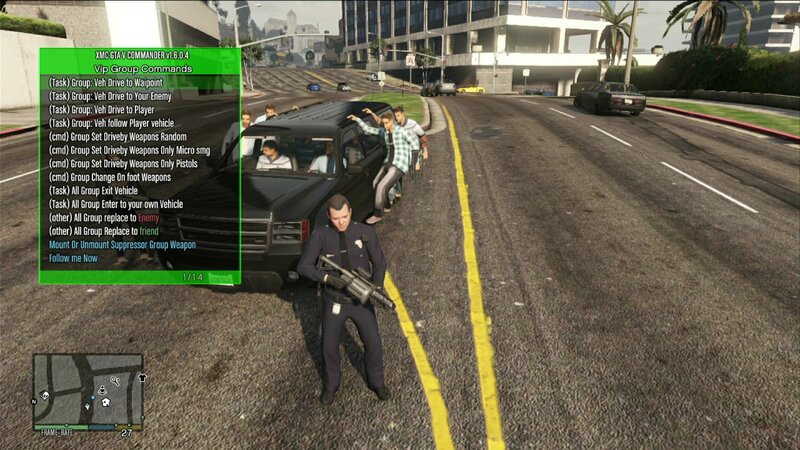Select All Group Enter to your own Vehicle

tap(116, 204)
